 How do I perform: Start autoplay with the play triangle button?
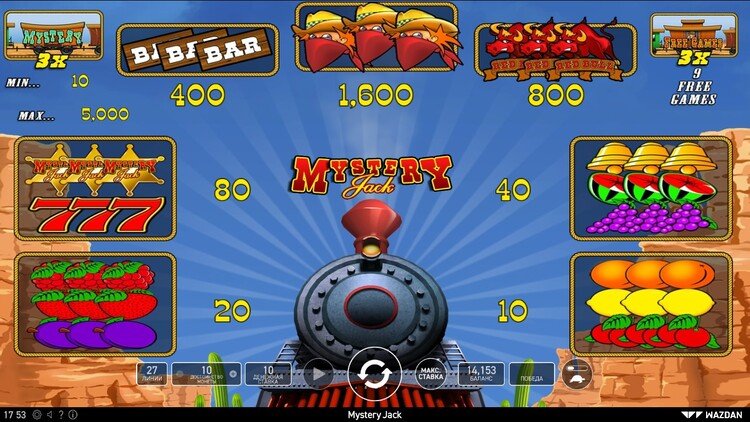318,374
